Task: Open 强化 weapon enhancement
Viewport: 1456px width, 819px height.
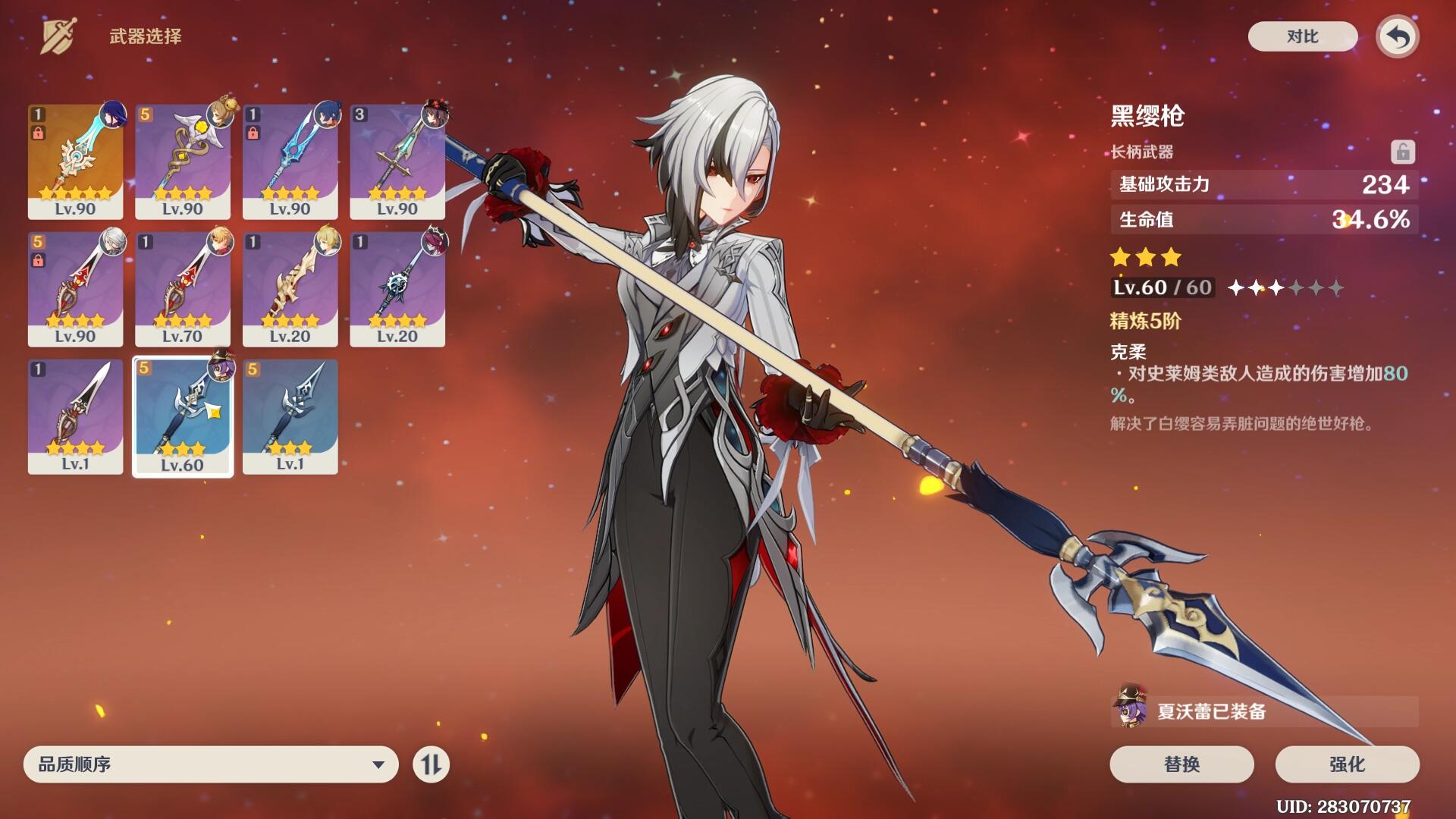Action: tap(1347, 764)
